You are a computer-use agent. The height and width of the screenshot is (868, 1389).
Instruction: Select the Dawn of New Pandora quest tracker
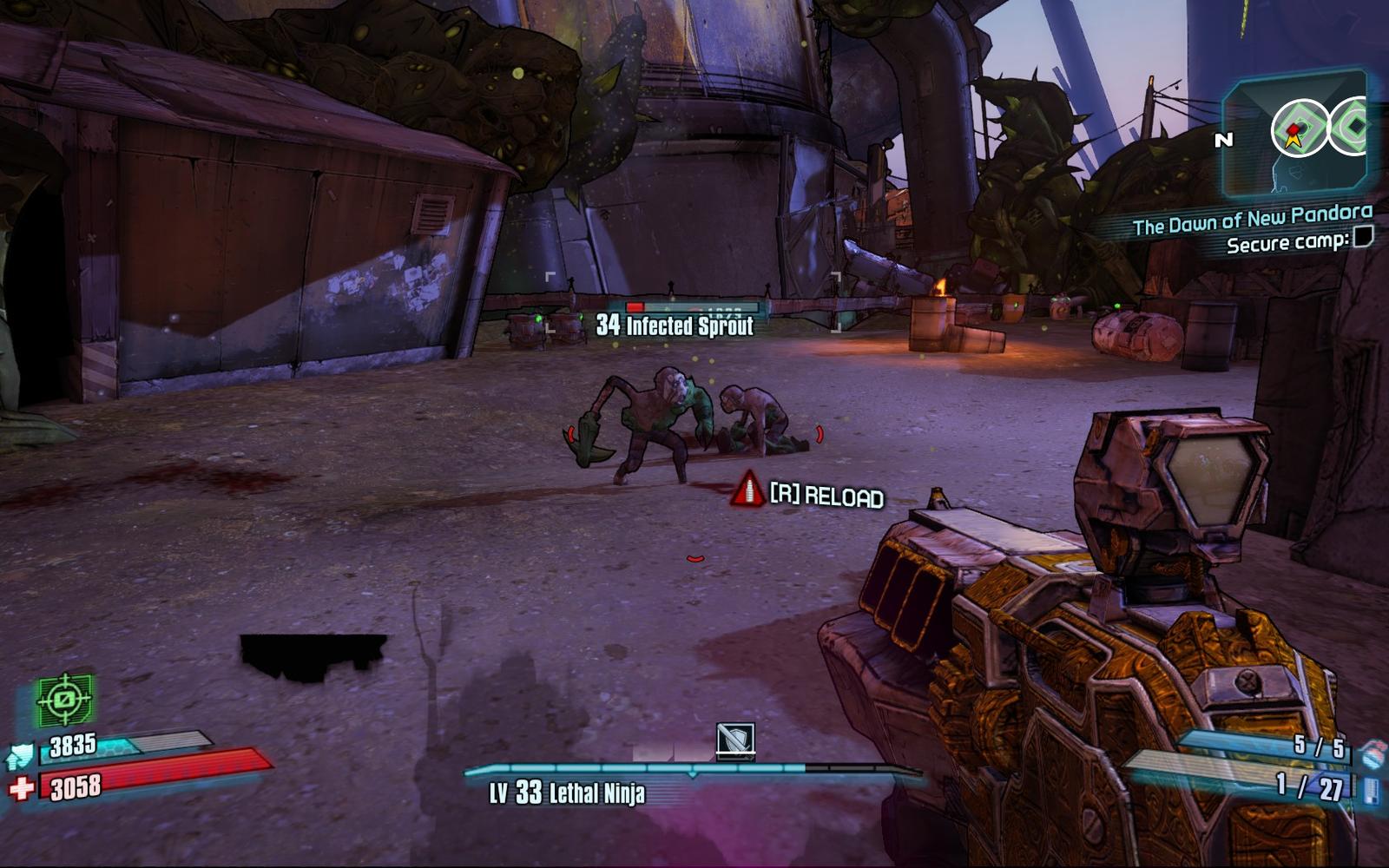pos(1252,220)
